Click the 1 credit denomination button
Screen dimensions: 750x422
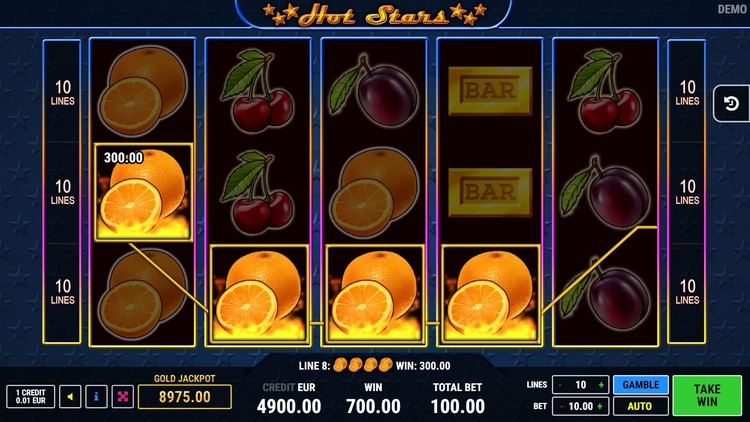pyautogui.click(x=30, y=397)
